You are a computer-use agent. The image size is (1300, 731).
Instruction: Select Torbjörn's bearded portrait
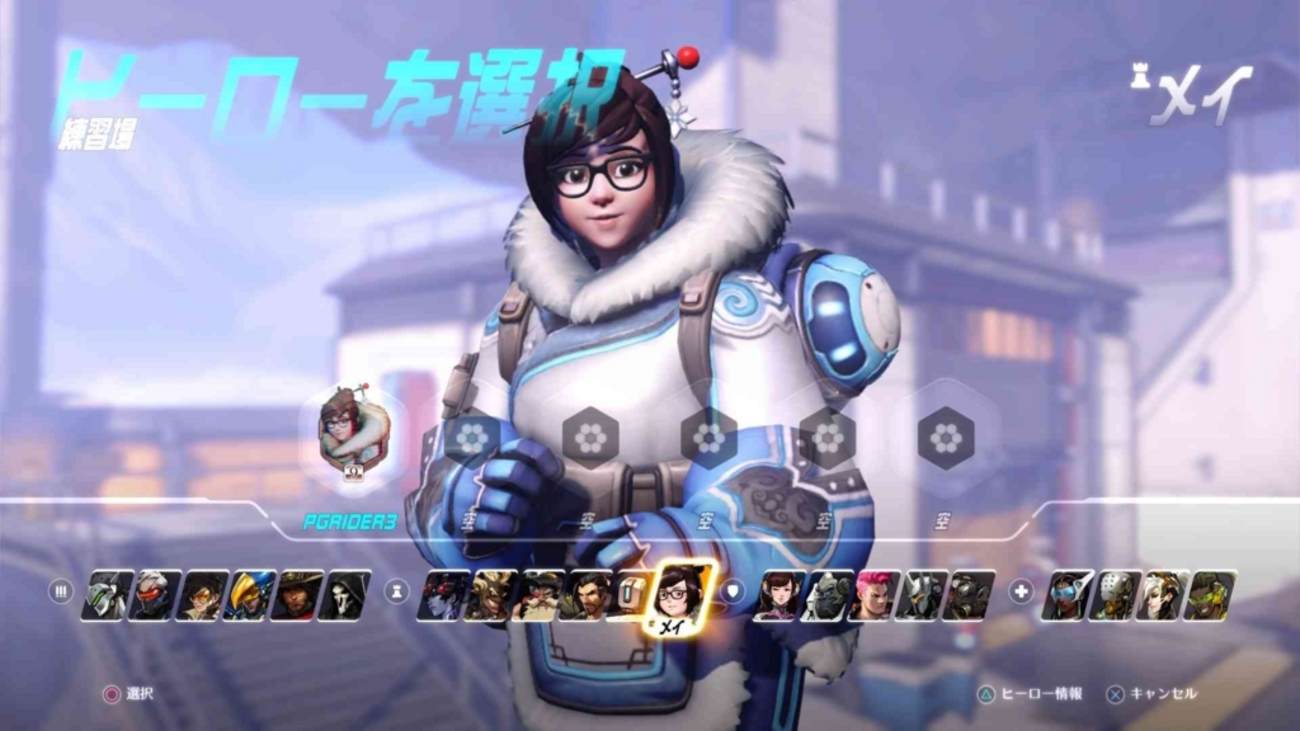536,595
